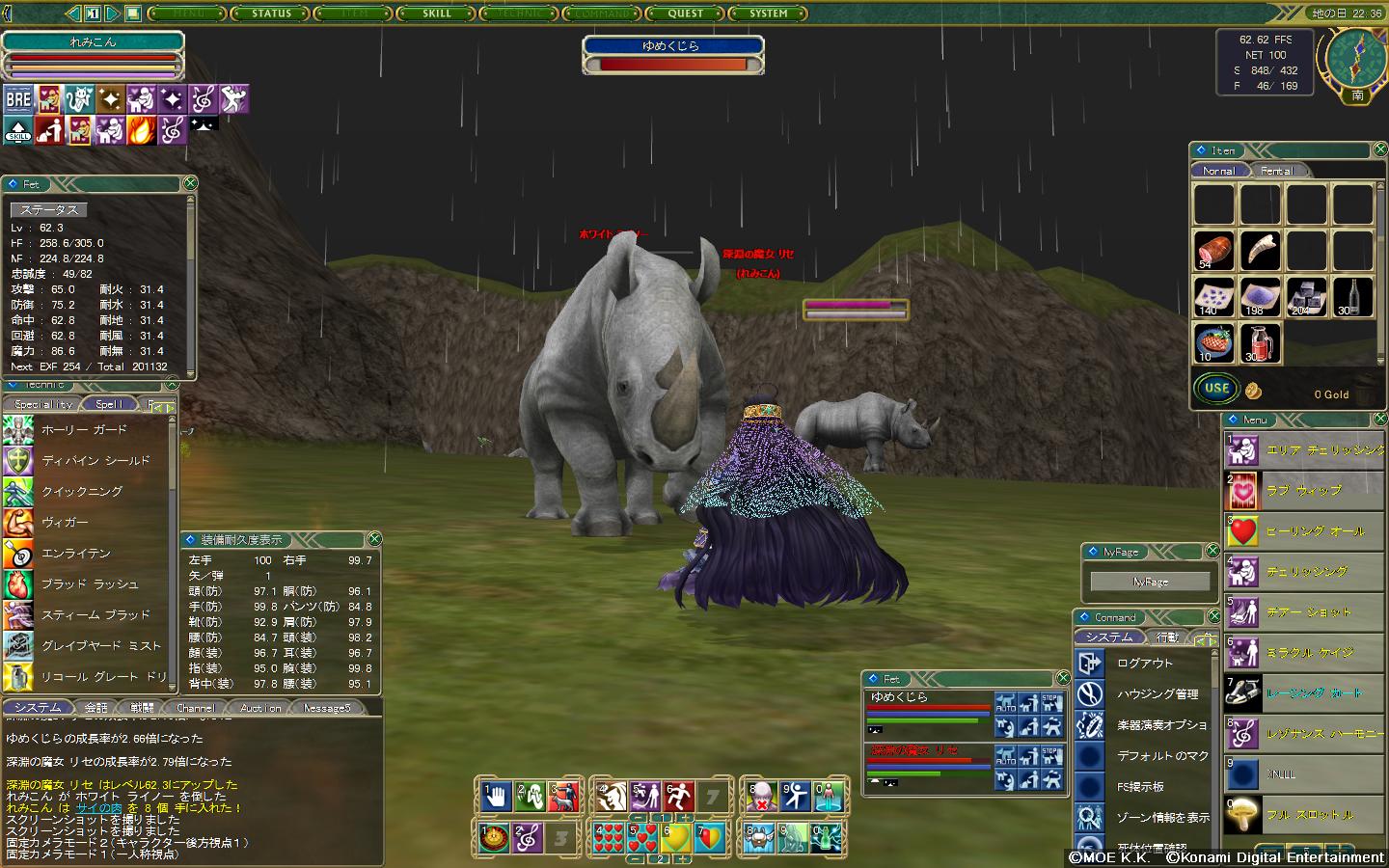1389x868 pixels.
Task: Open the QUEST menu
Action: click(686, 14)
